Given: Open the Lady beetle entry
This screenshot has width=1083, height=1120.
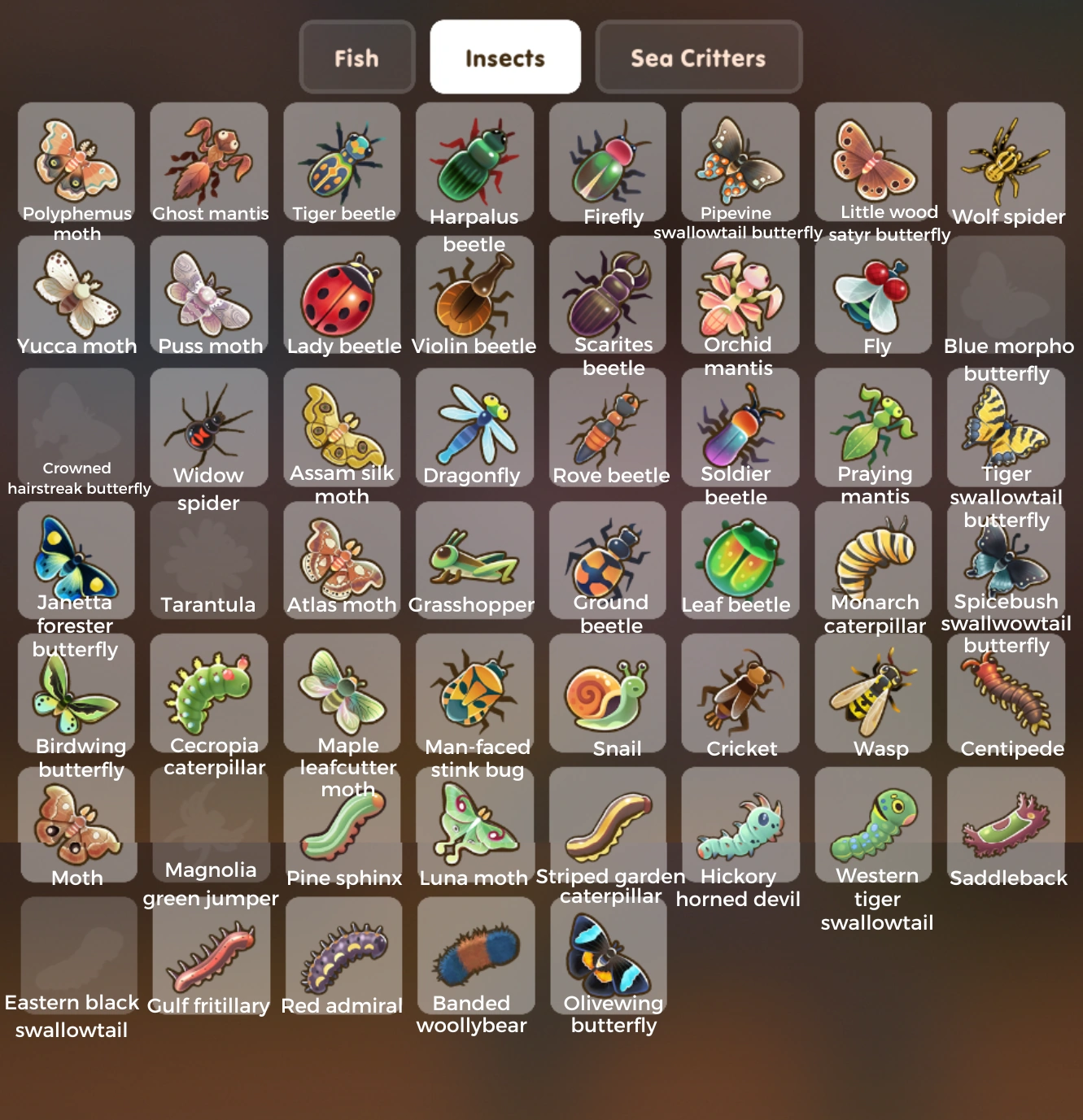Looking at the screenshot, I should (x=342, y=293).
